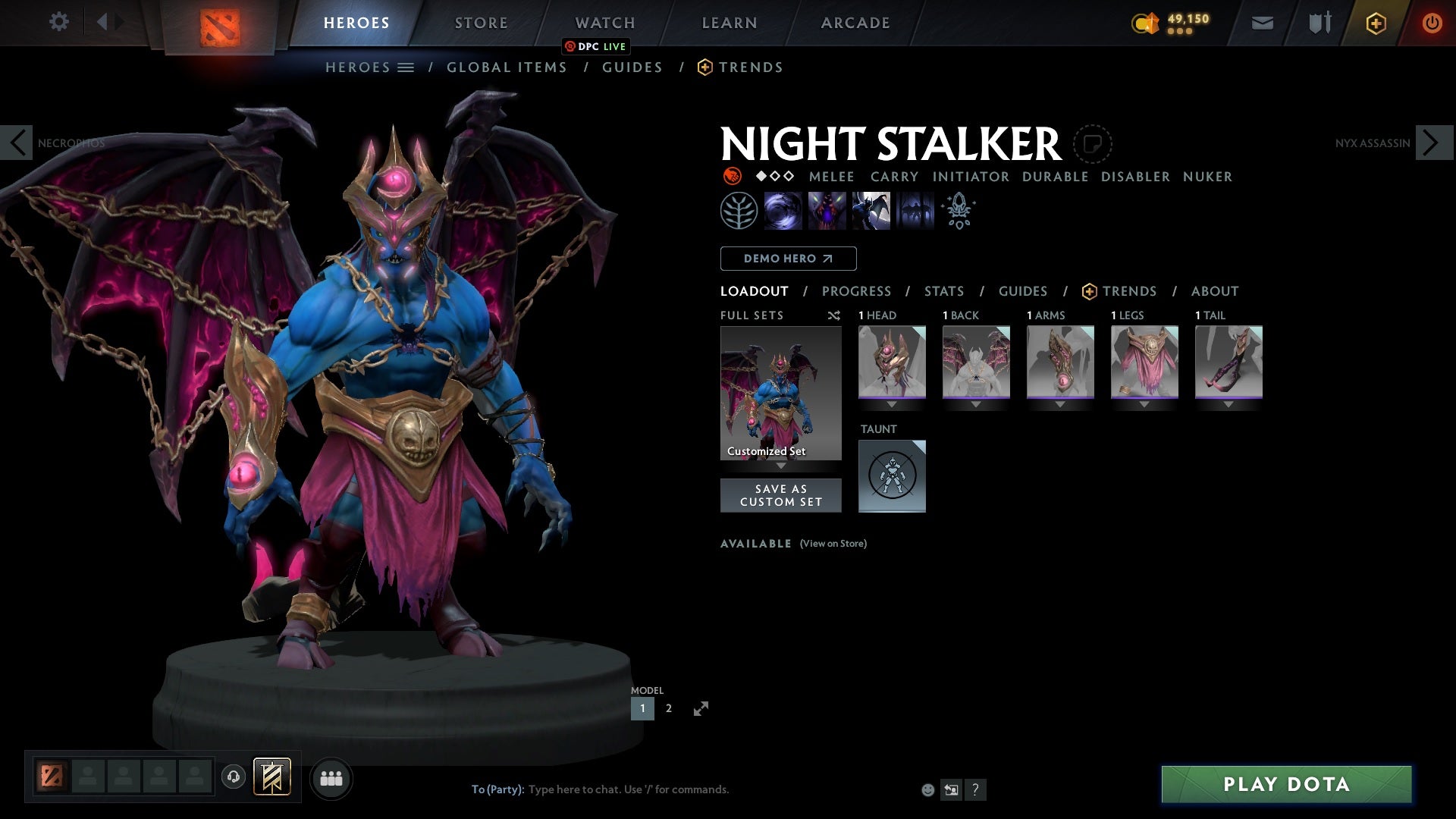This screenshot has width=1456, height=819.
Task: Select the Void ability icon
Action: [783, 211]
